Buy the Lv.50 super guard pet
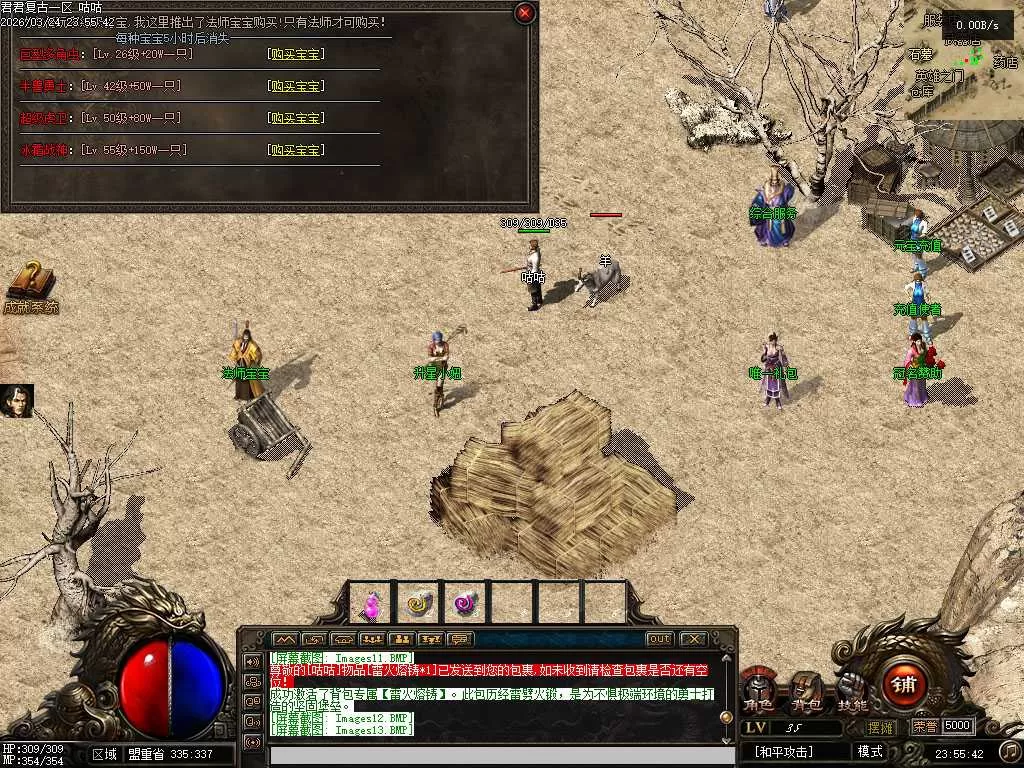The width and height of the screenshot is (1024, 768). 295,118
